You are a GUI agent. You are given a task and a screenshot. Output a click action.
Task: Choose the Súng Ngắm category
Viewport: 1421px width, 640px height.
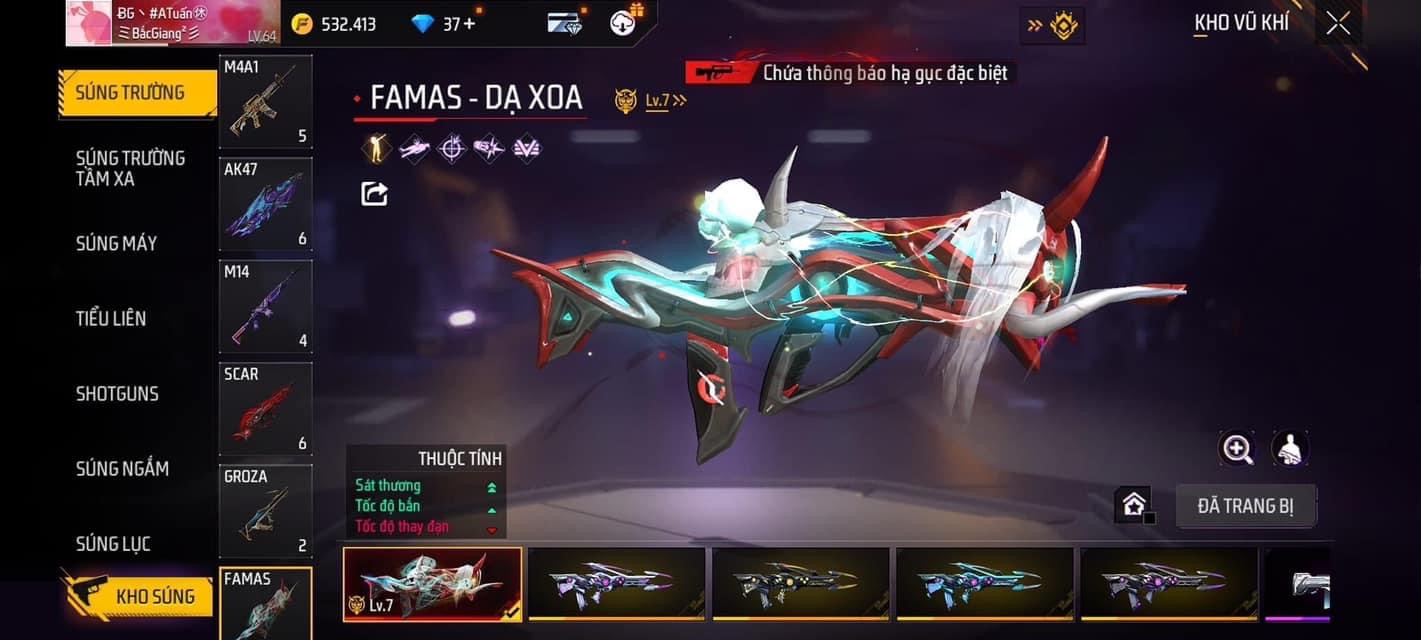point(122,468)
